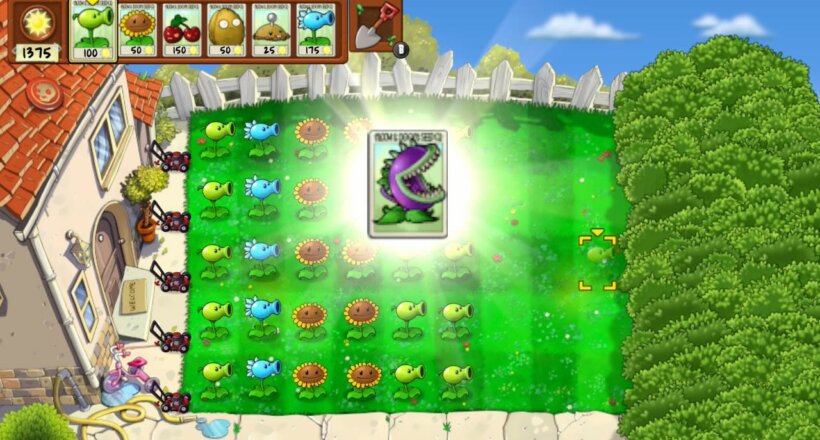
Task: Select the Snow Pea seed packet
Action: [314, 30]
